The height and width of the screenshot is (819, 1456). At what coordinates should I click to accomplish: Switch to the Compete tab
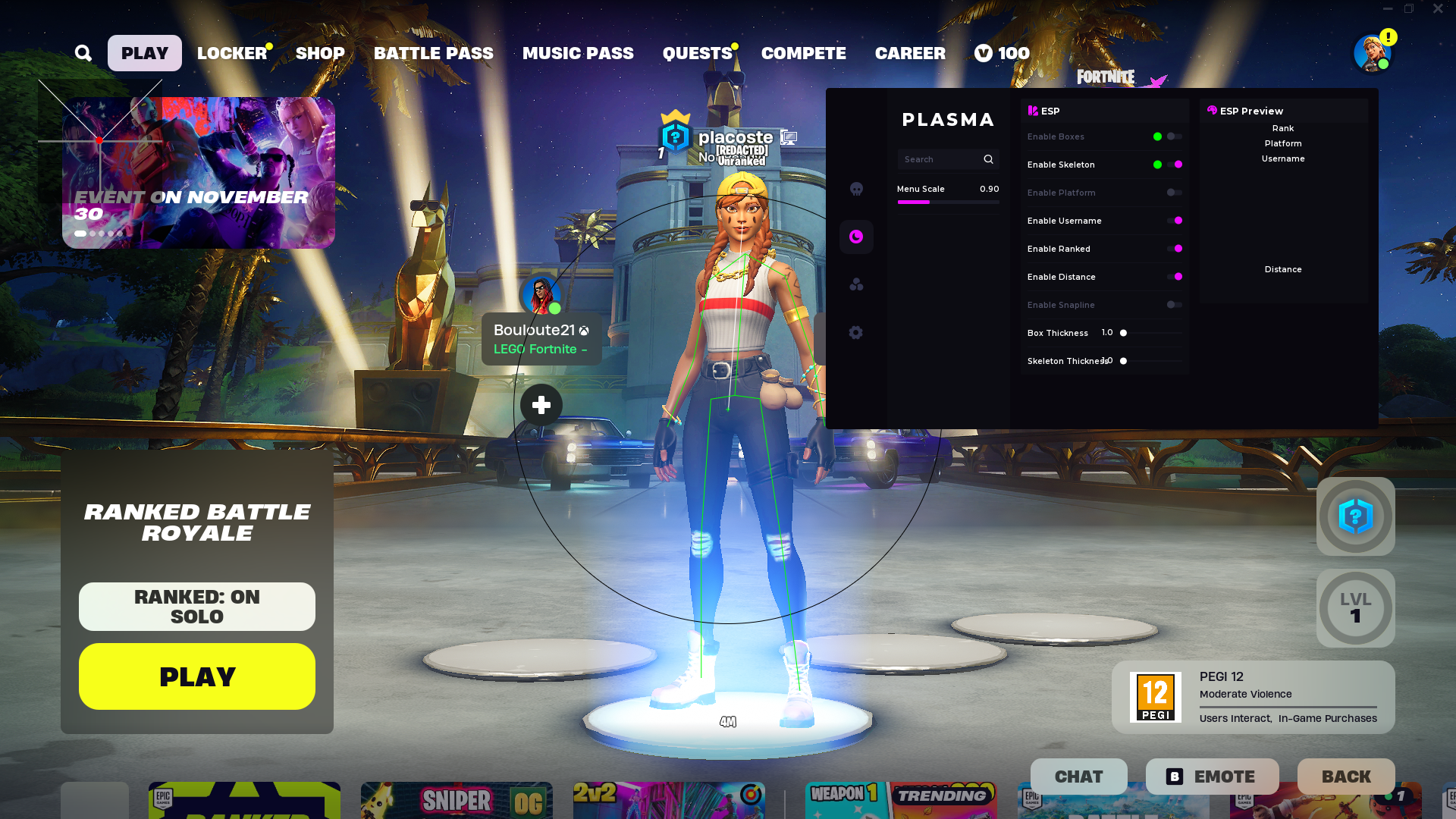pos(803,53)
